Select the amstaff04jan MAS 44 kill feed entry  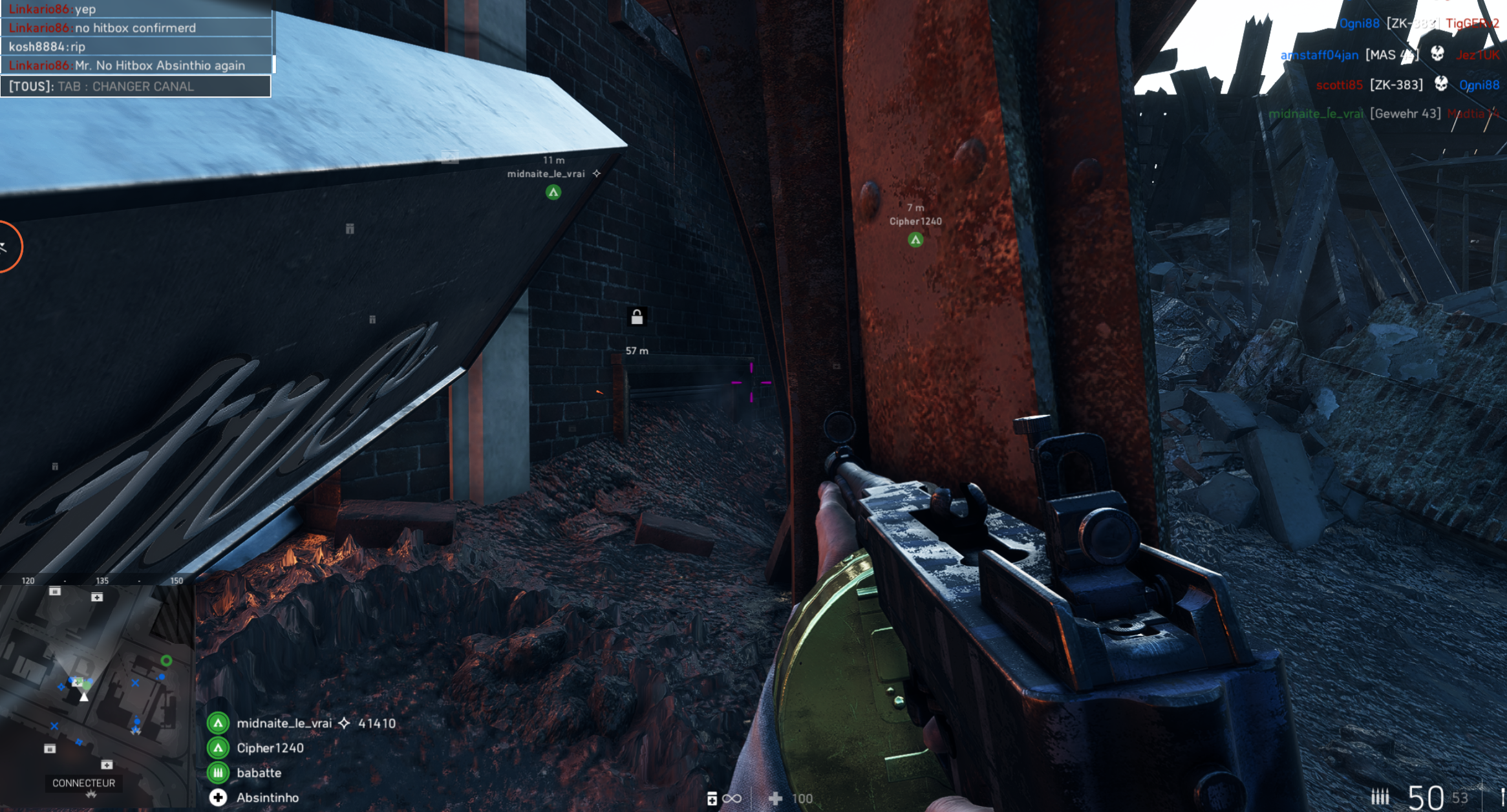click(x=1390, y=55)
